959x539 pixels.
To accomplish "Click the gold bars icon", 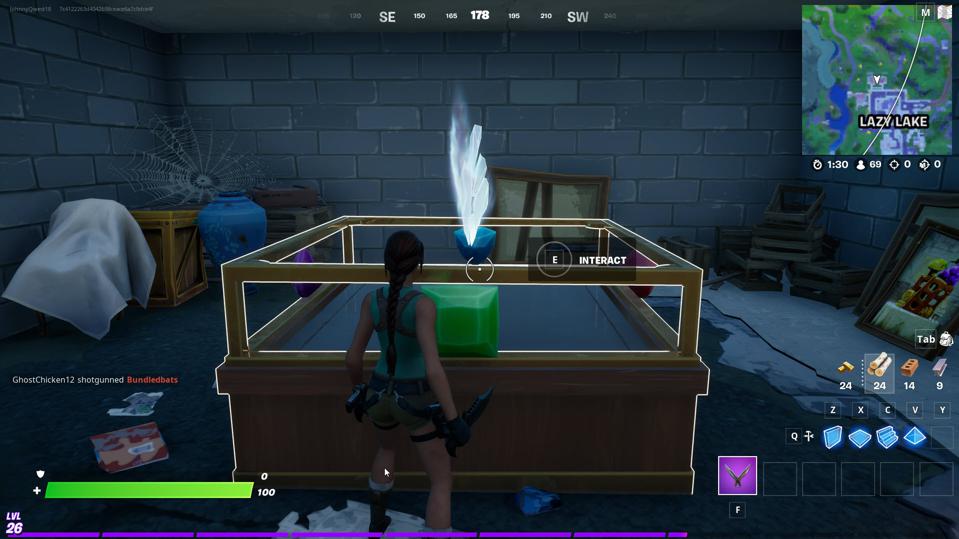I will (x=846, y=367).
